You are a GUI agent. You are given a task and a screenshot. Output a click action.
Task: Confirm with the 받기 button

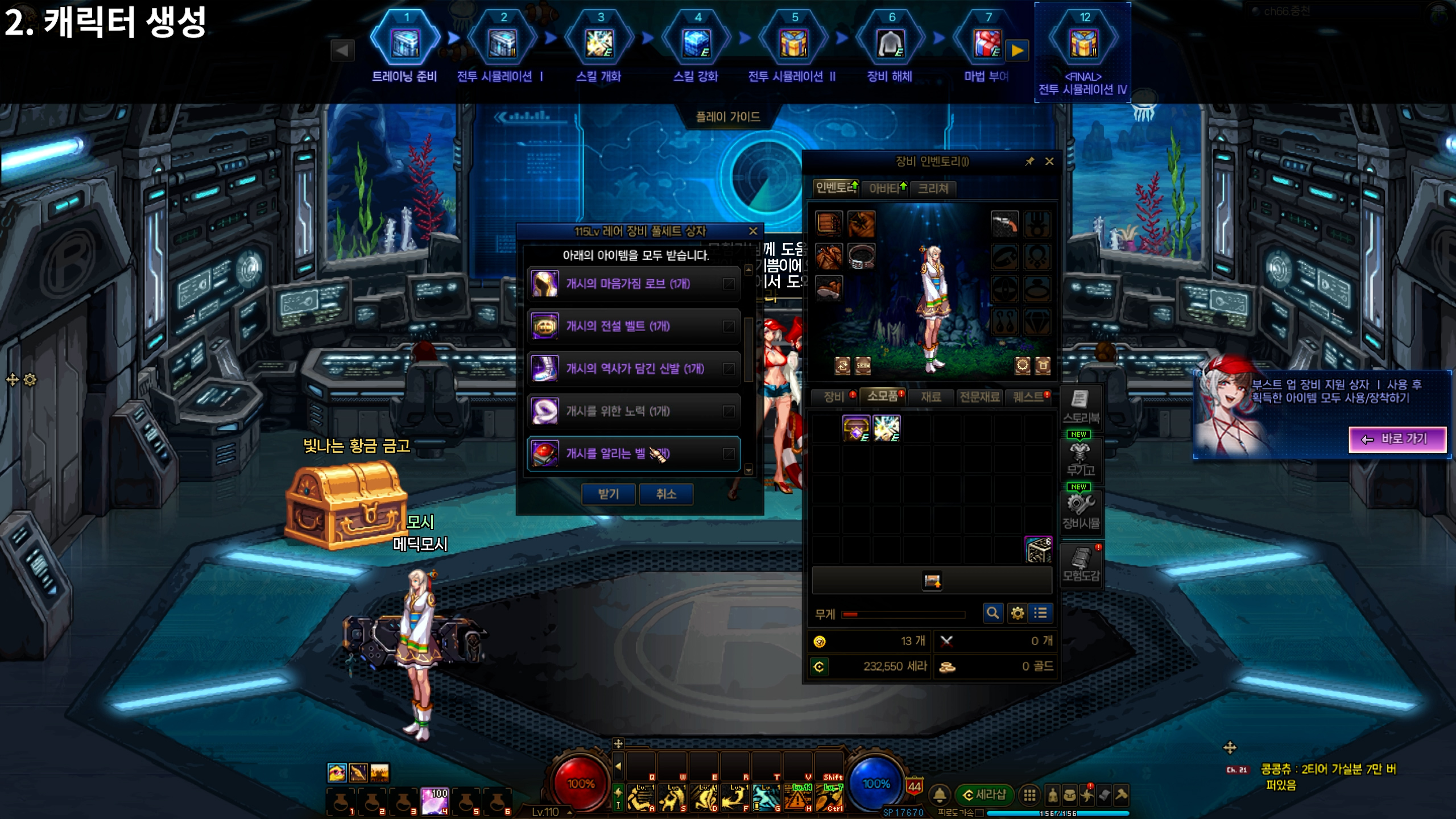point(608,494)
